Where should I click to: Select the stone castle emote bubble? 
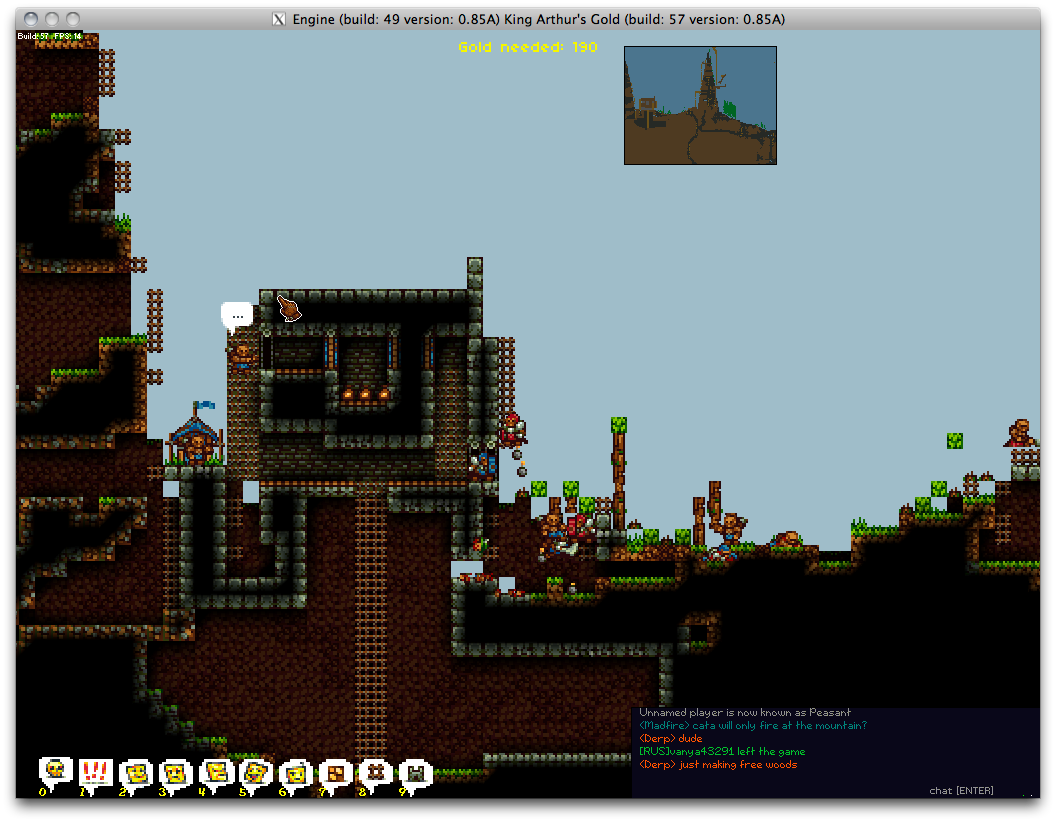pyautogui.click(x=416, y=772)
